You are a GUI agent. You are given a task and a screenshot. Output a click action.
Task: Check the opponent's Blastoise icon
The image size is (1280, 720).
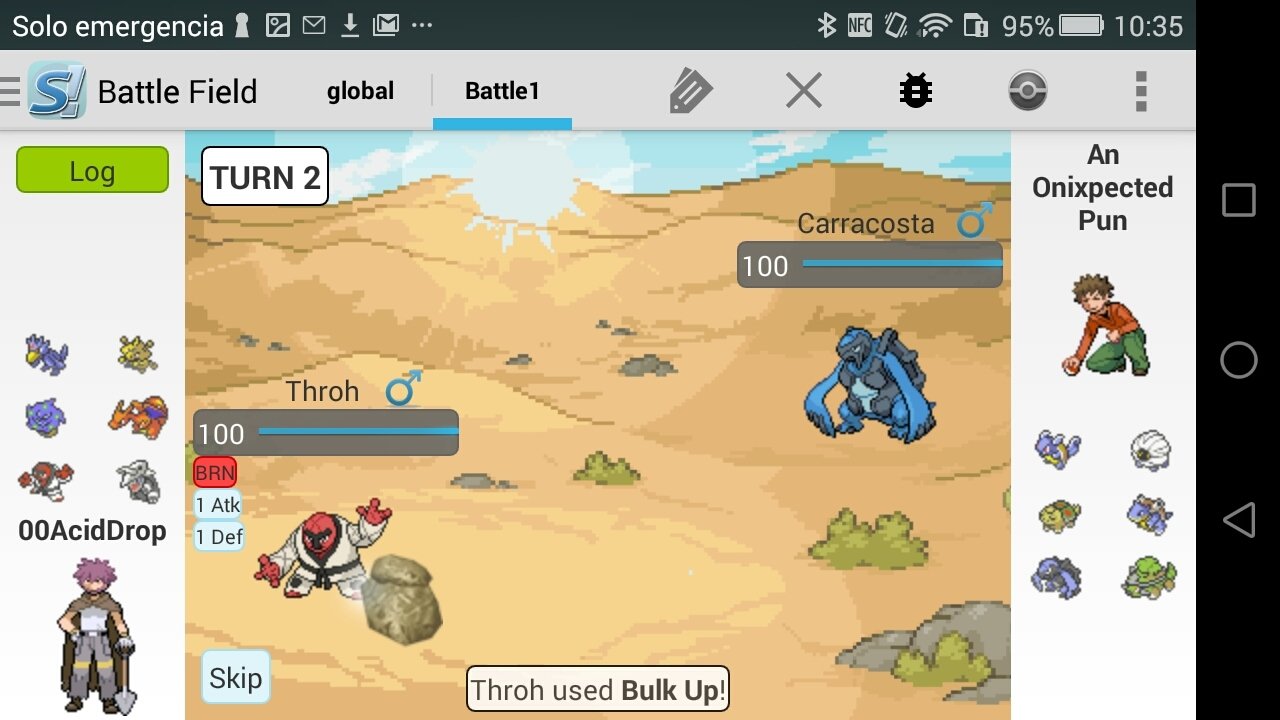point(1149,514)
